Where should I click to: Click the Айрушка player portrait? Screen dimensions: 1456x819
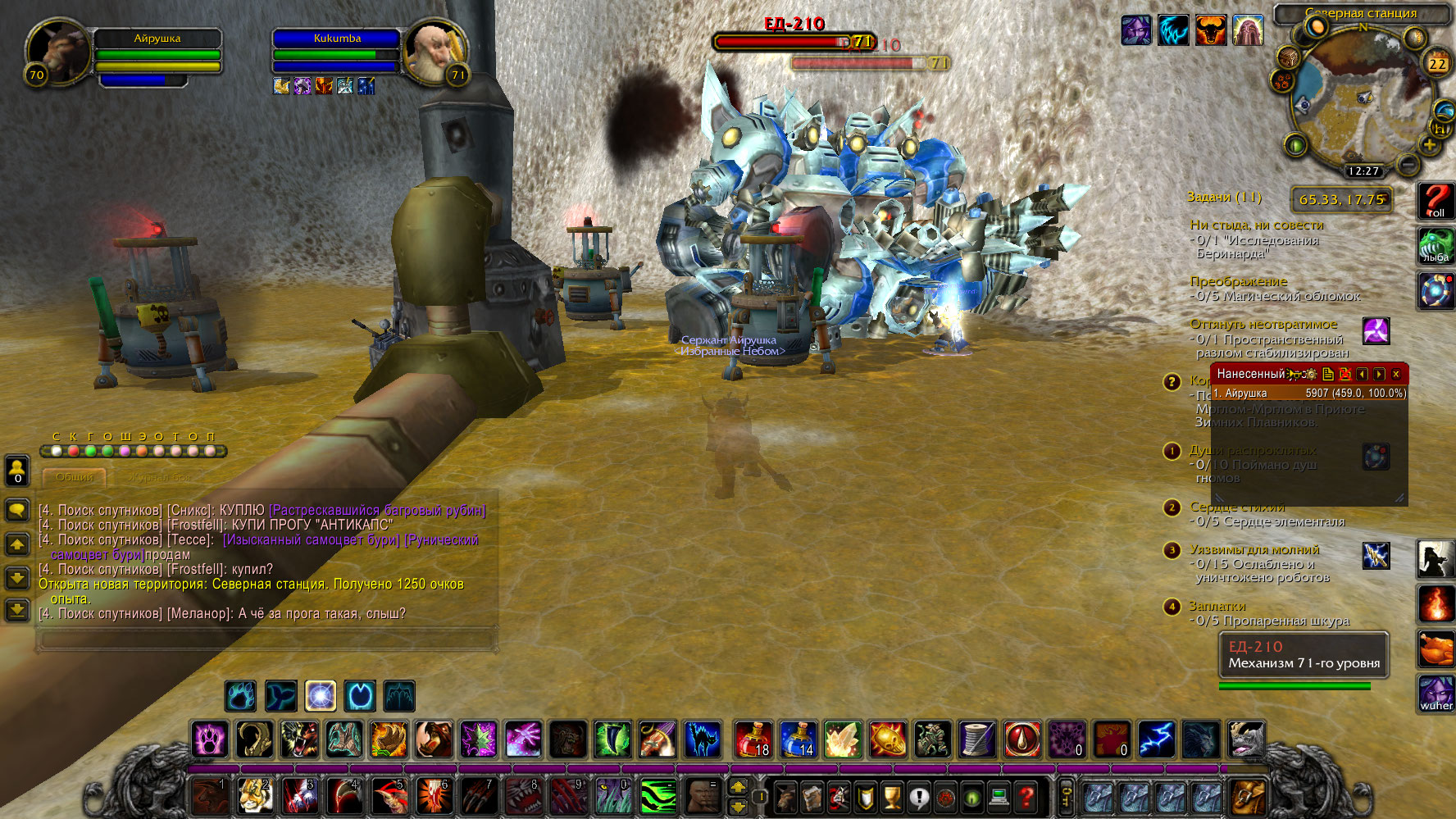tap(59, 51)
